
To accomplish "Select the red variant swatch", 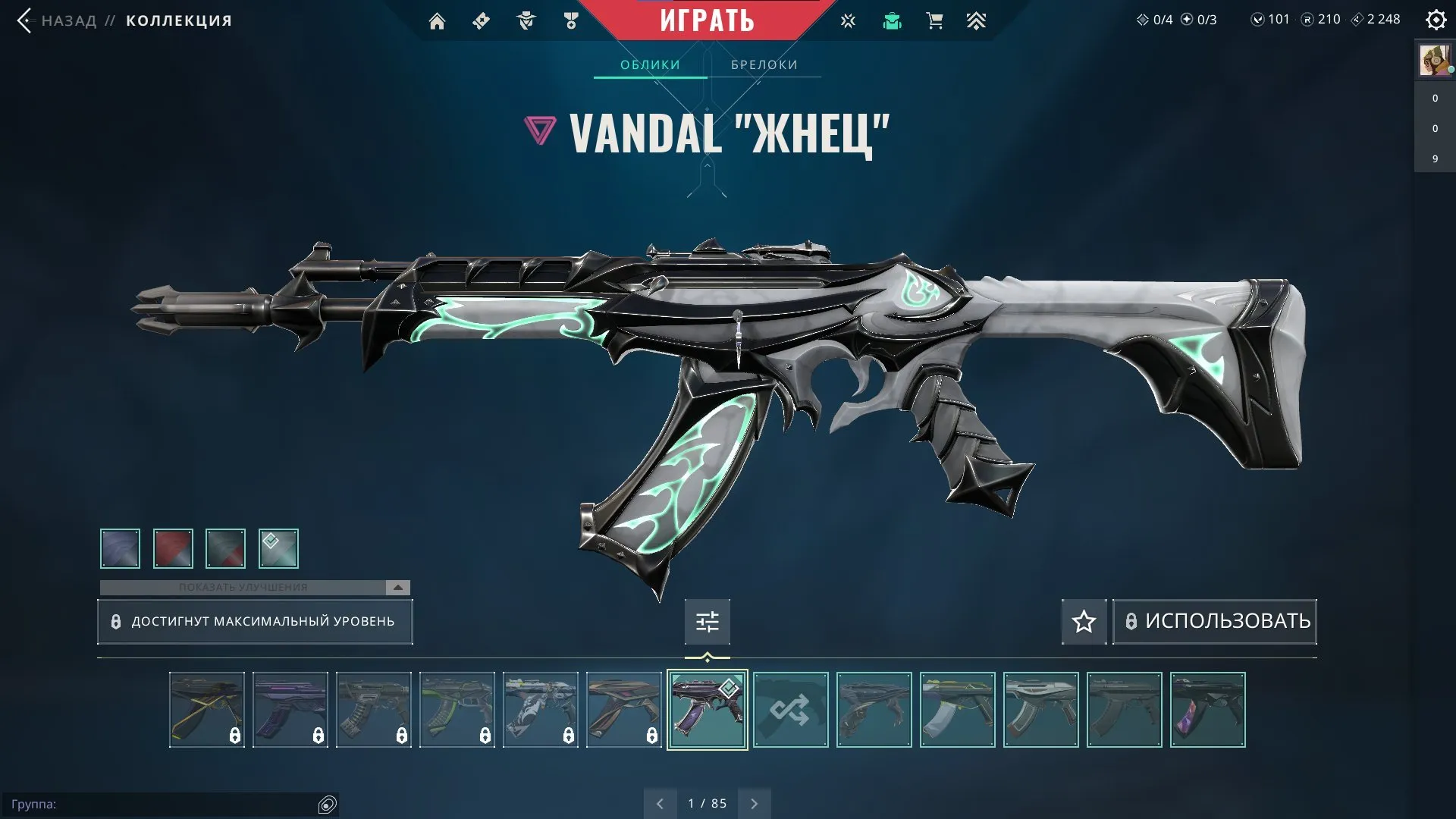I will click(x=172, y=548).
